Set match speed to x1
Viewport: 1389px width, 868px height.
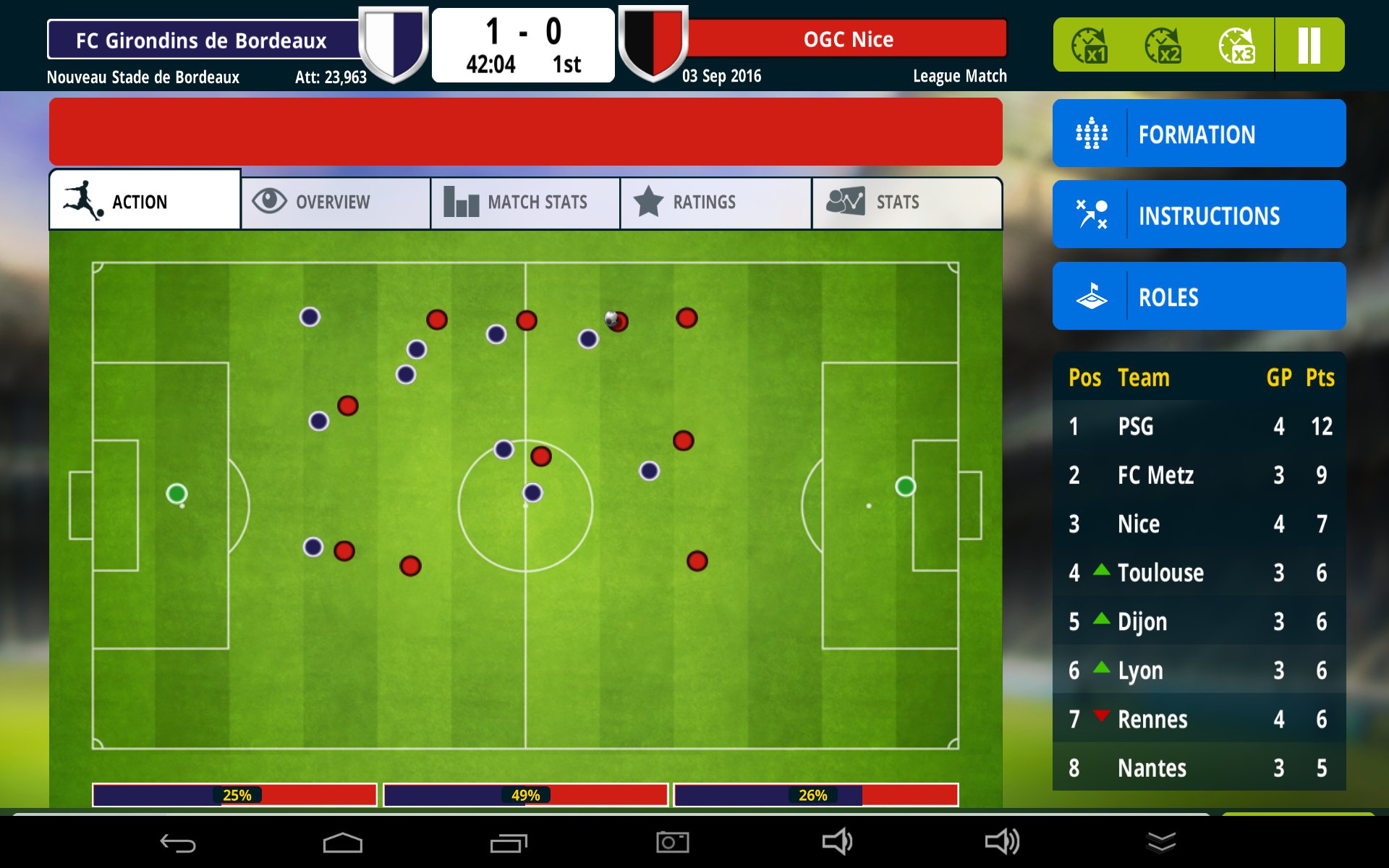coord(1089,46)
